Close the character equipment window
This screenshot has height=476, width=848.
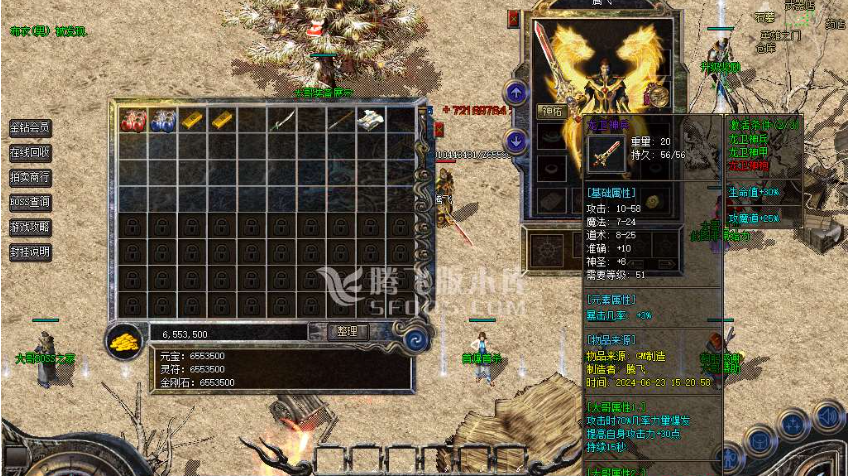(x=514, y=18)
